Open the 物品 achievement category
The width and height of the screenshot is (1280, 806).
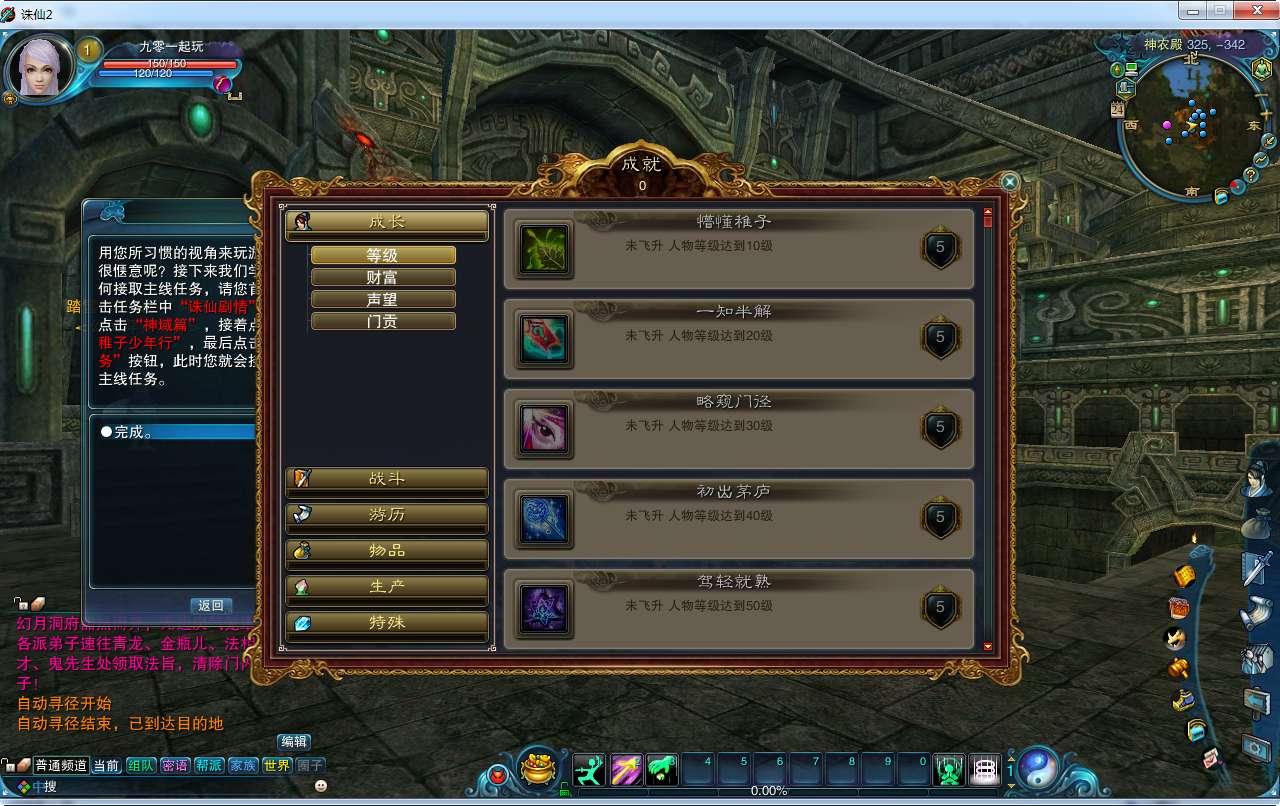tap(387, 551)
